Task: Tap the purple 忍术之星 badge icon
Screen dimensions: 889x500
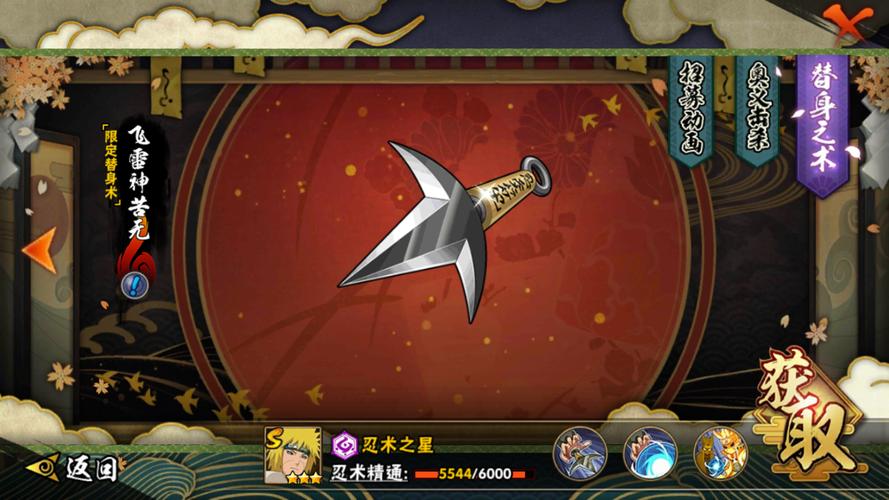Action: coord(345,445)
